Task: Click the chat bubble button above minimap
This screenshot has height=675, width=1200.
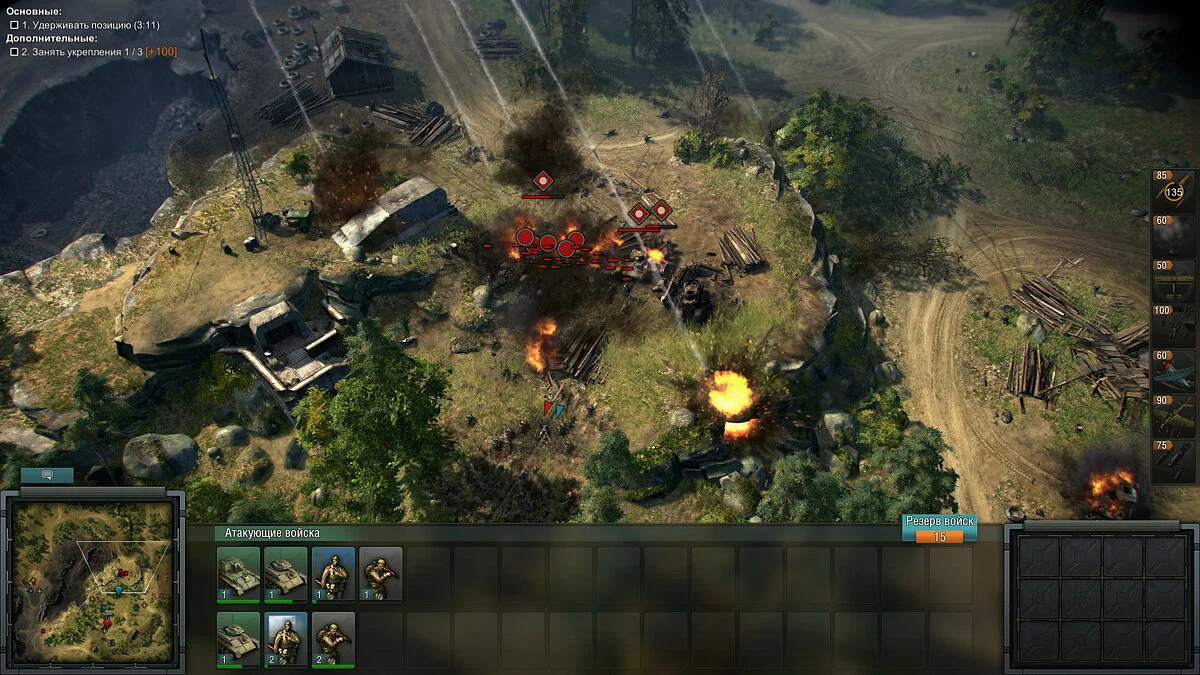Action: click(x=48, y=476)
